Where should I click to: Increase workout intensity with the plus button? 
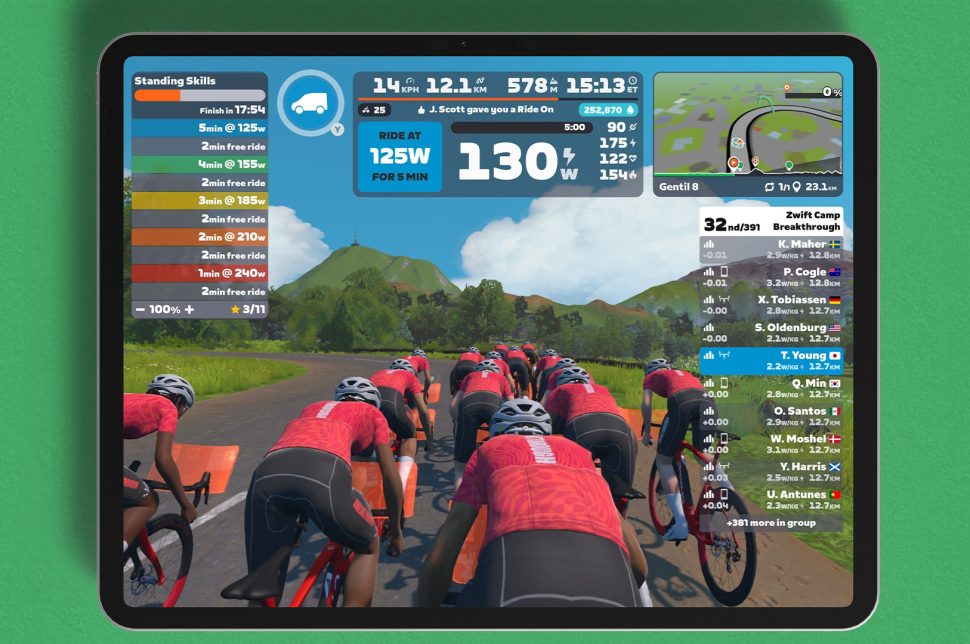pyautogui.click(x=187, y=310)
